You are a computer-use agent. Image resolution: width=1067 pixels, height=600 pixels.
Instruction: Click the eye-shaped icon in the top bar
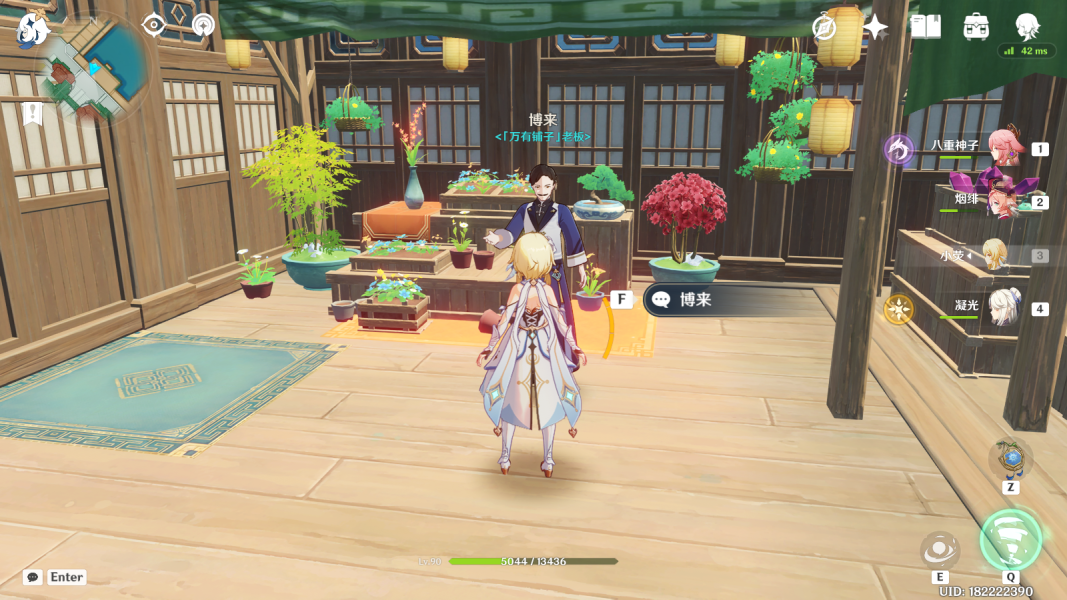pos(153,25)
